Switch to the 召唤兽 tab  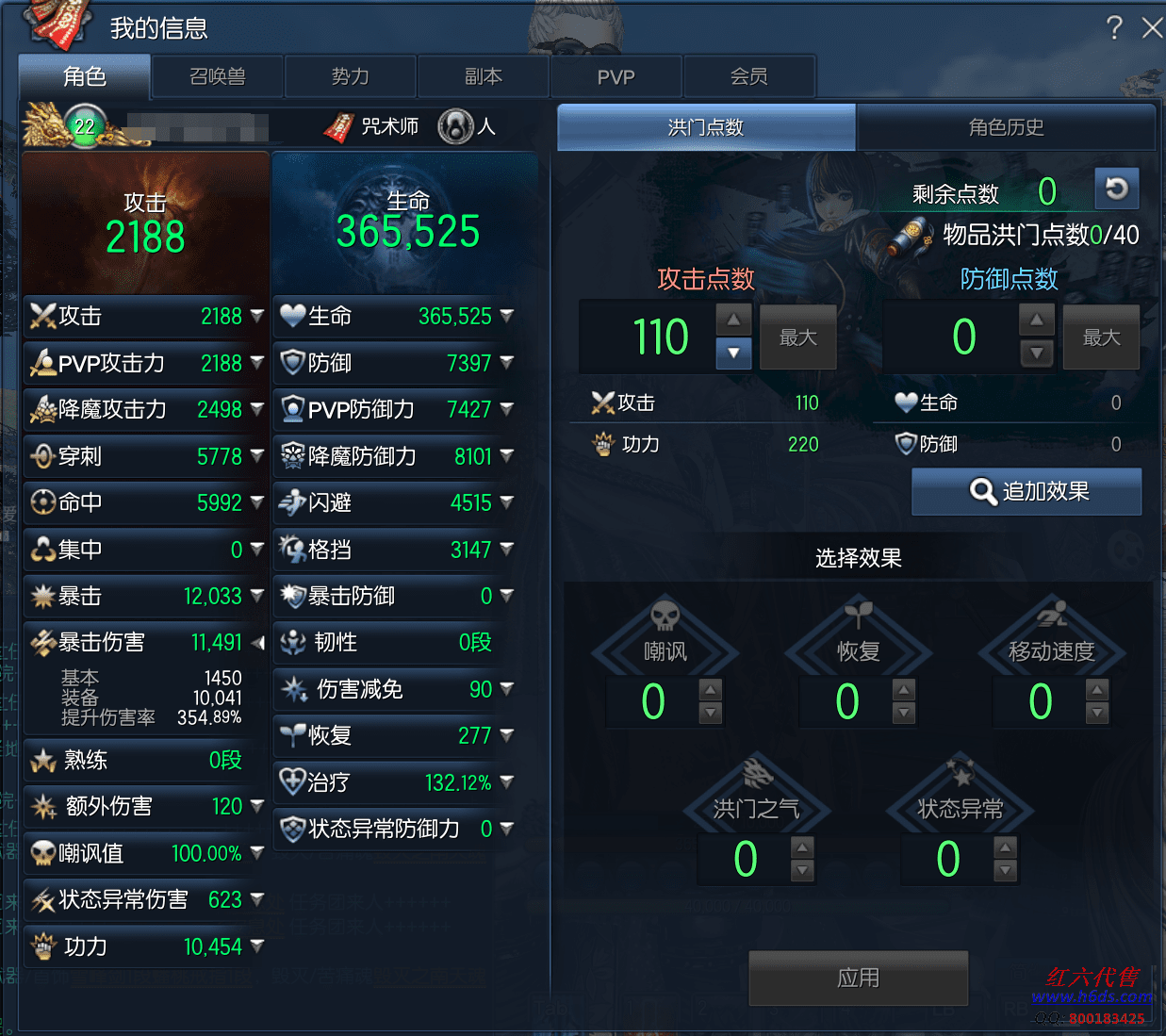218,76
